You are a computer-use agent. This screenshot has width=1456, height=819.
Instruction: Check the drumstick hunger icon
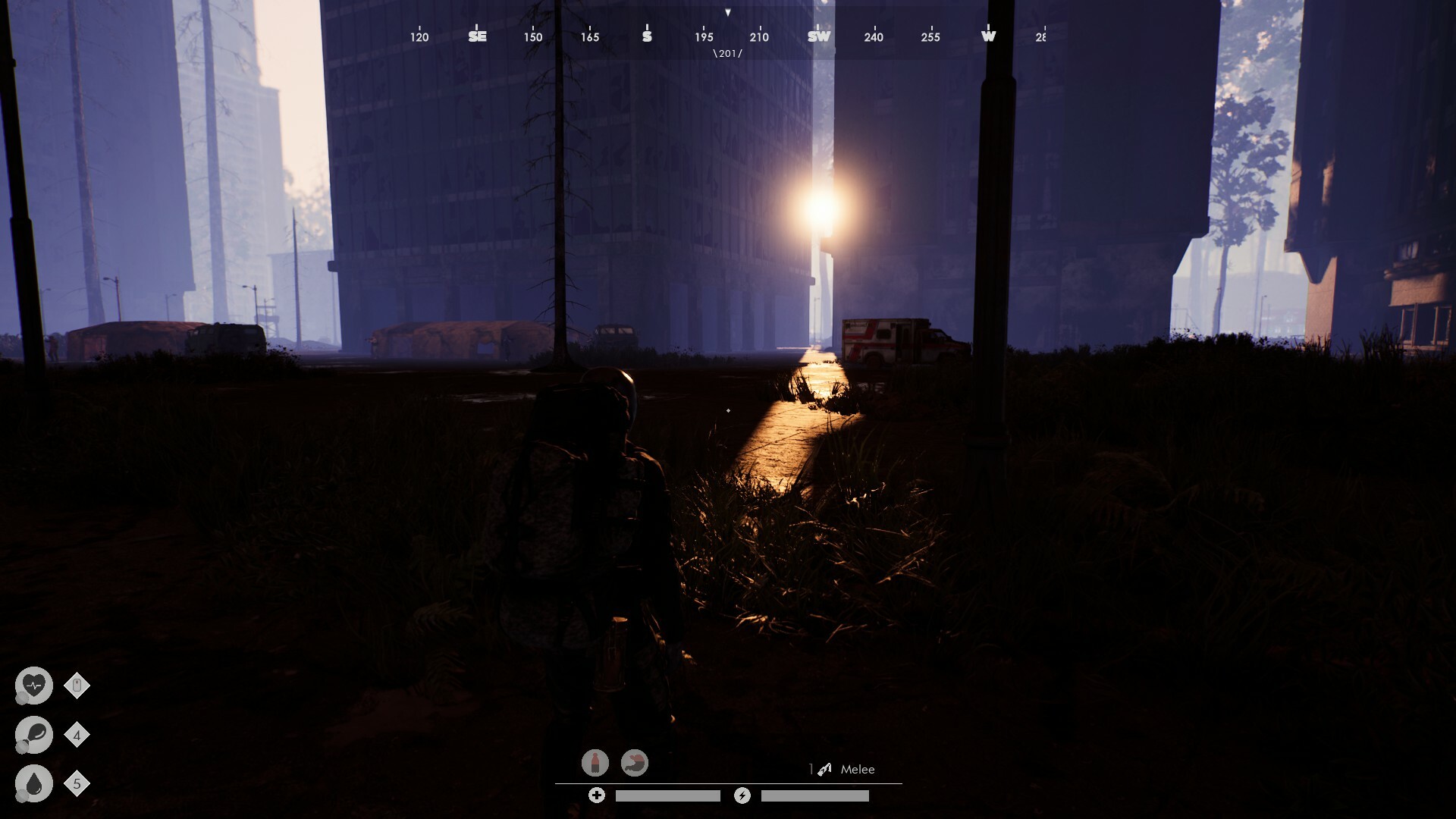pos(34,734)
